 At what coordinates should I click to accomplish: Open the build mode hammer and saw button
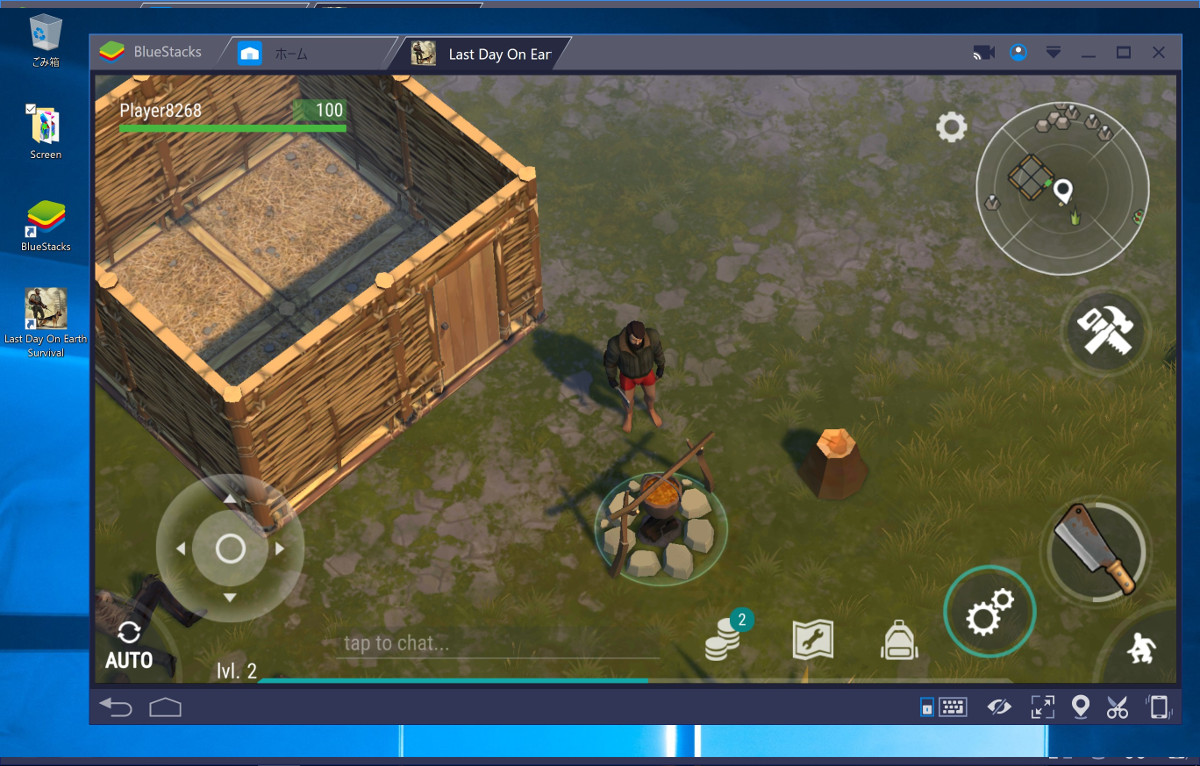pos(1104,329)
